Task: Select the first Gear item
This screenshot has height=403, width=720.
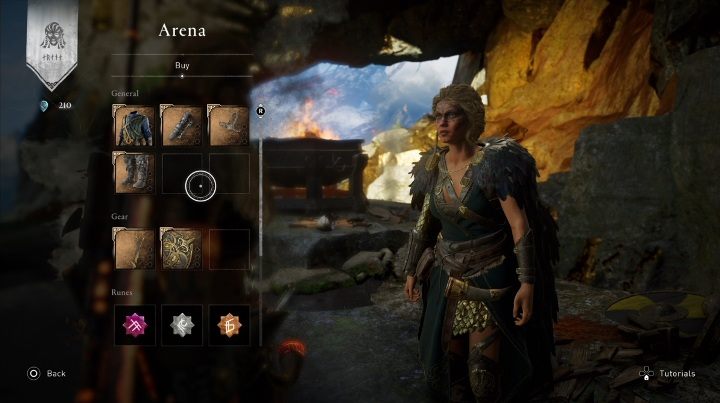Action: coord(134,249)
